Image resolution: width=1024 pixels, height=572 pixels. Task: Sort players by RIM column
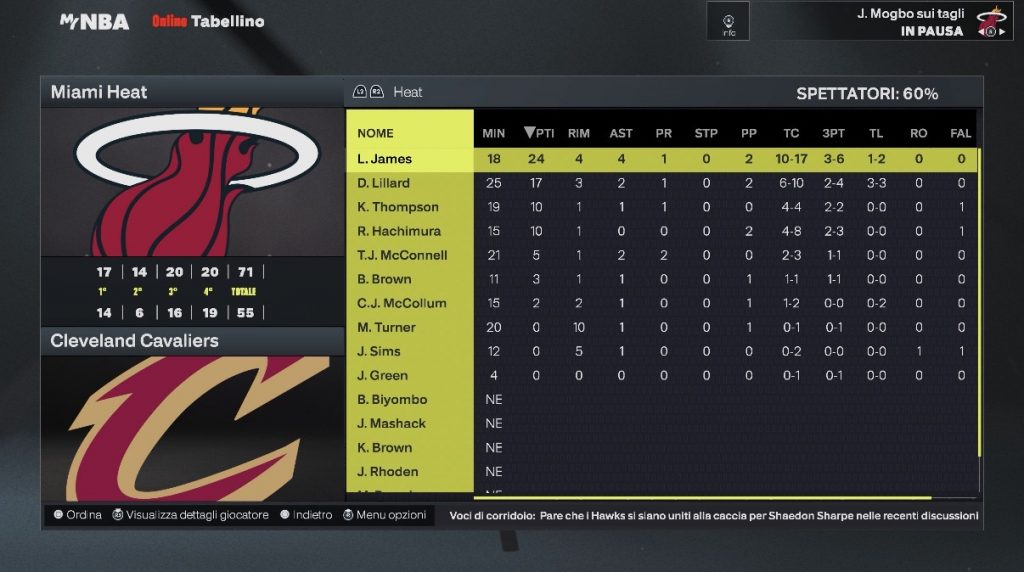[579, 133]
